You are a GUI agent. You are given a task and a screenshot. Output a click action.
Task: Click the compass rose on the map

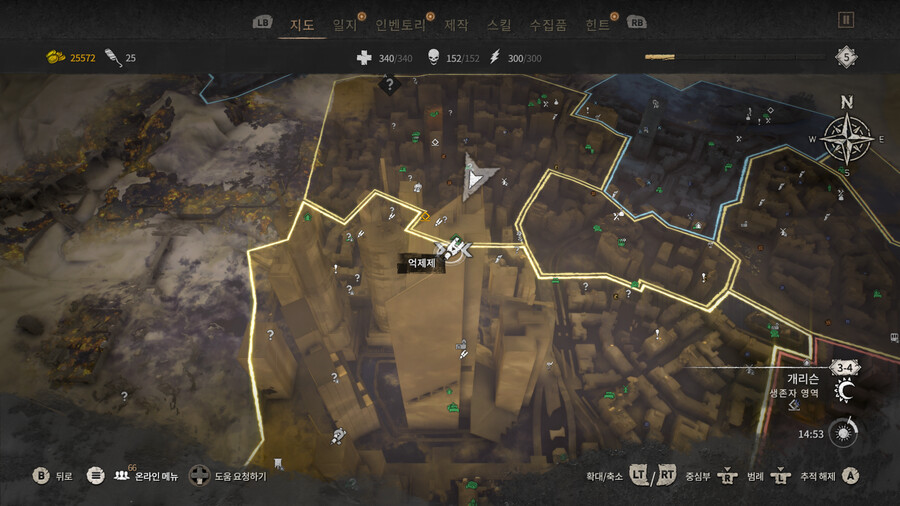tap(847, 138)
